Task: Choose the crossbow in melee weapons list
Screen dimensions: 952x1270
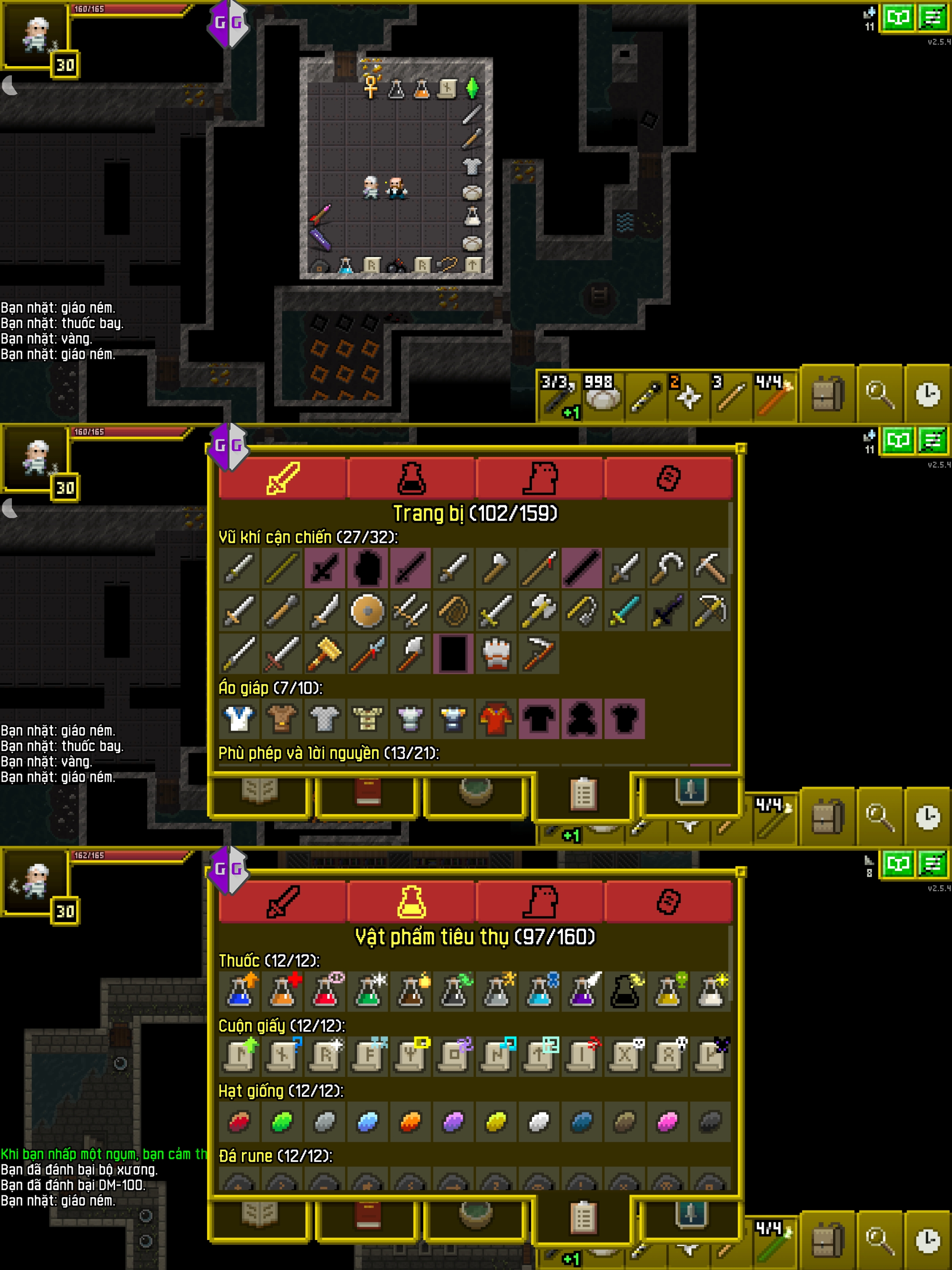Action: pyautogui.click(x=710, y=611)
